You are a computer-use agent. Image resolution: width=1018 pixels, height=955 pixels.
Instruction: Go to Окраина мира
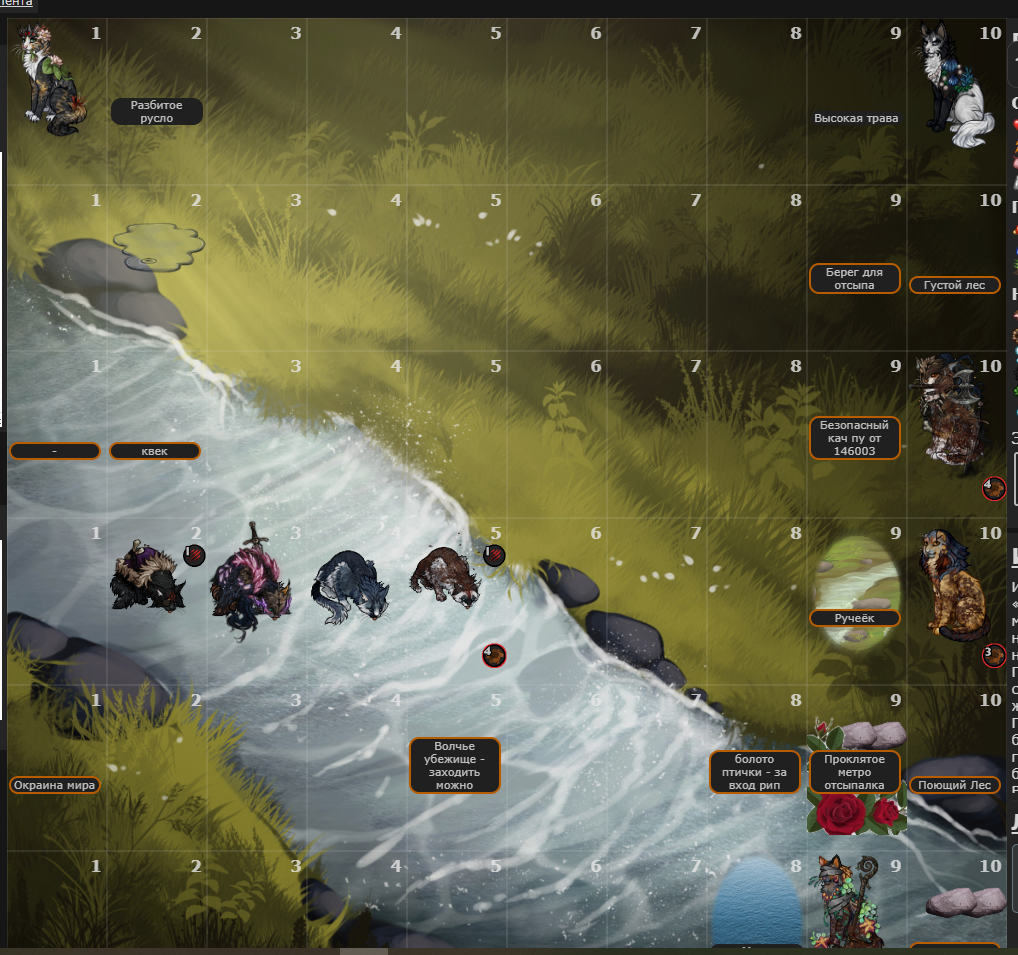(55, 785)
